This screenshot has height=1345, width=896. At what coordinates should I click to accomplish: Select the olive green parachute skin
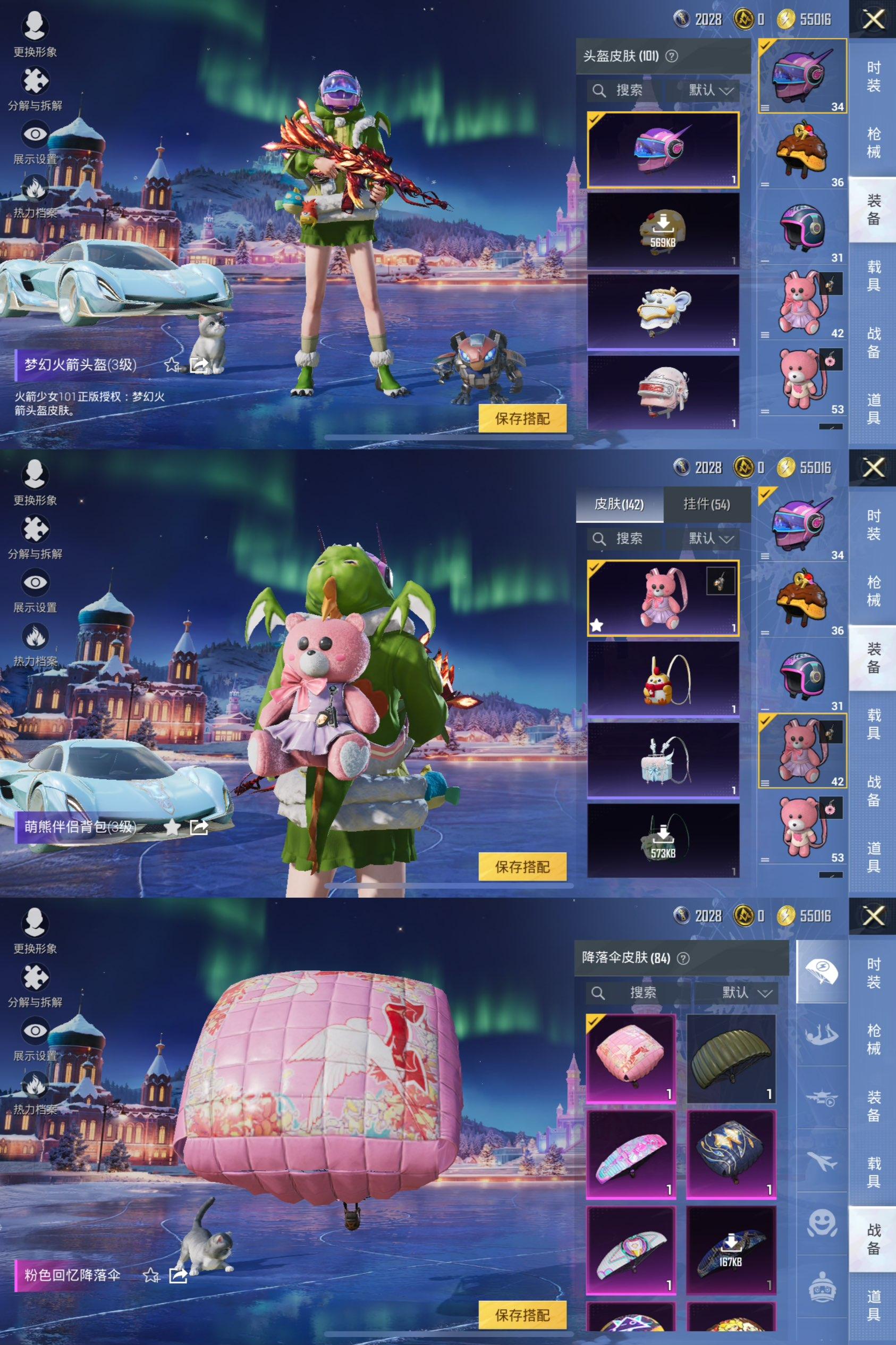[x=731, y=1058]
